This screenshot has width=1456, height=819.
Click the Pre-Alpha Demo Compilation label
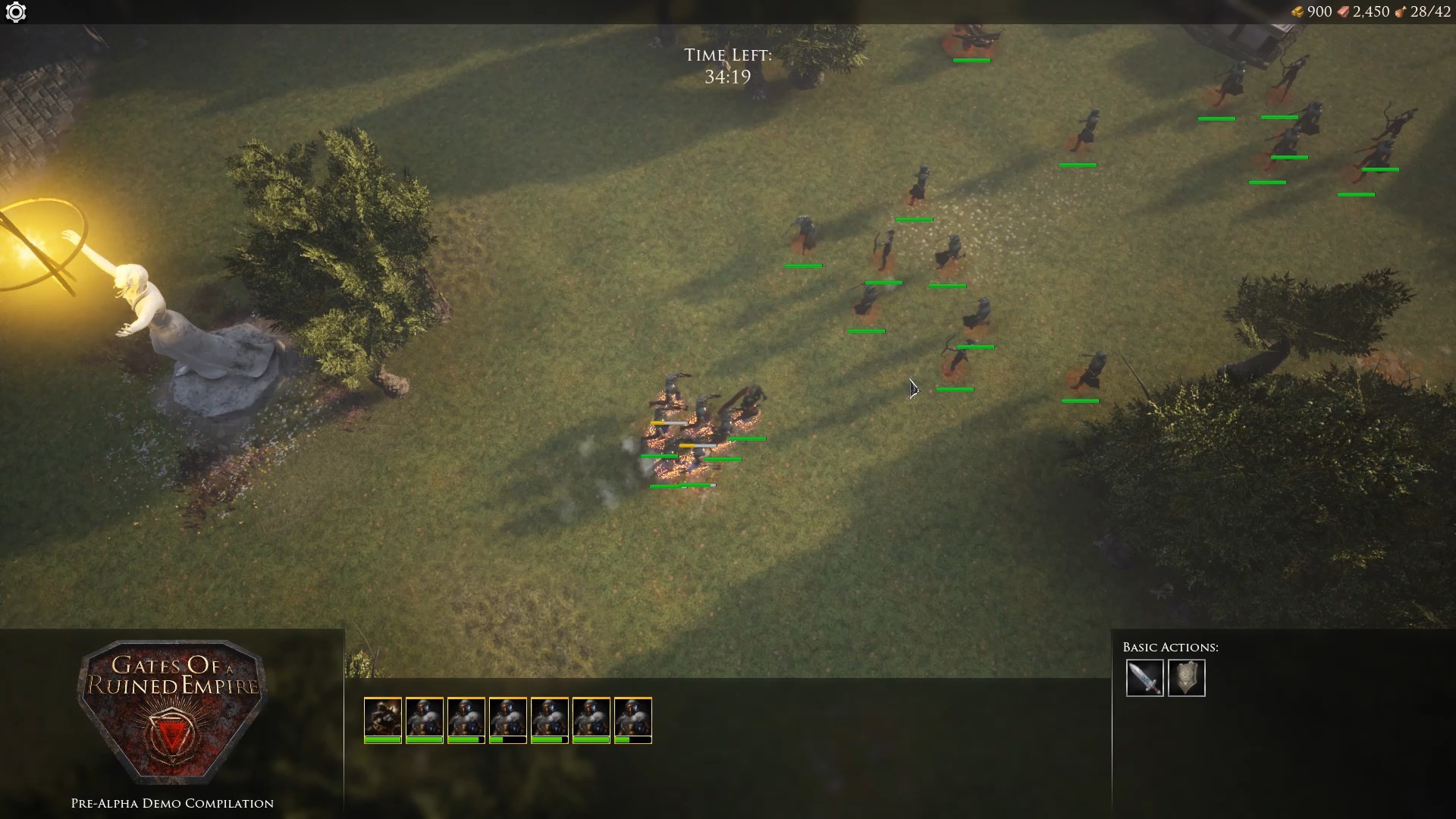coord(171,802)
